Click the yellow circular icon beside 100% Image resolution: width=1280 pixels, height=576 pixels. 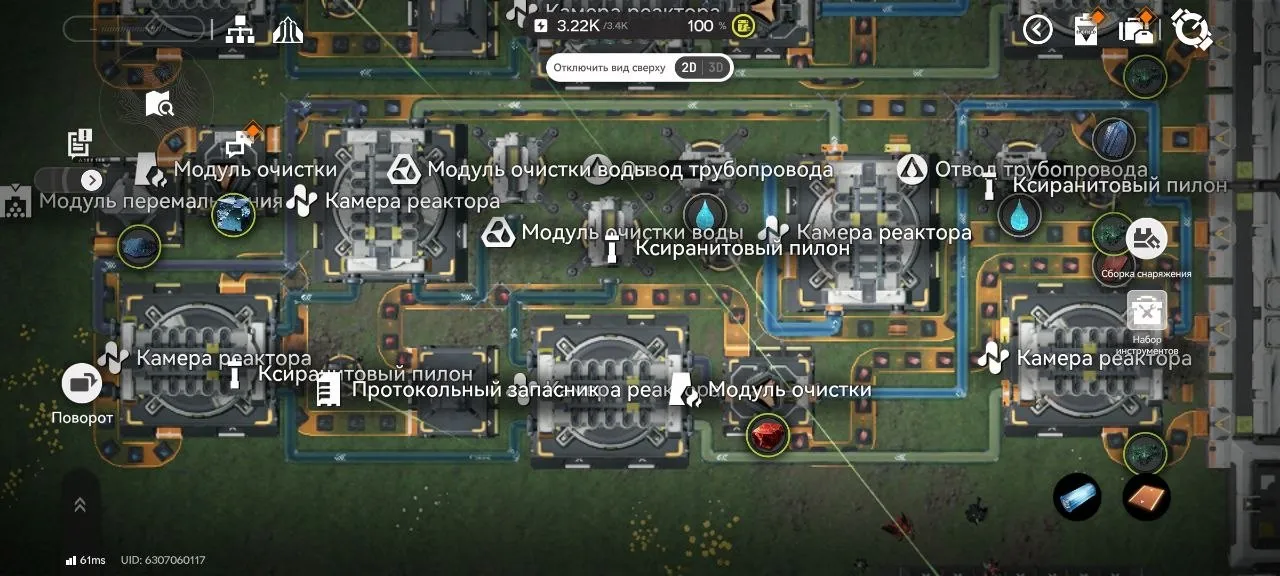click(743, 26)
